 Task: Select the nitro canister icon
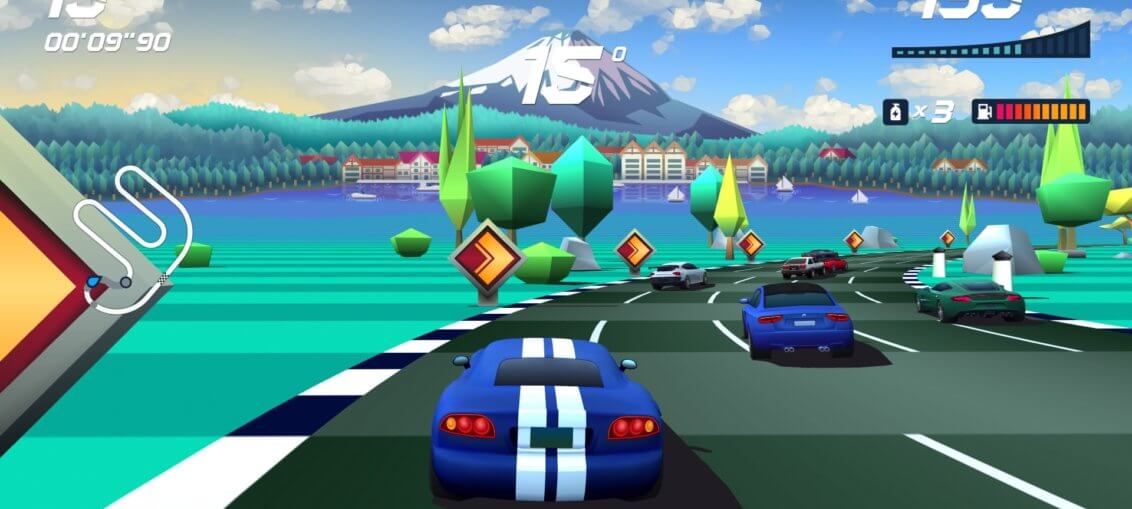point(894,111)
